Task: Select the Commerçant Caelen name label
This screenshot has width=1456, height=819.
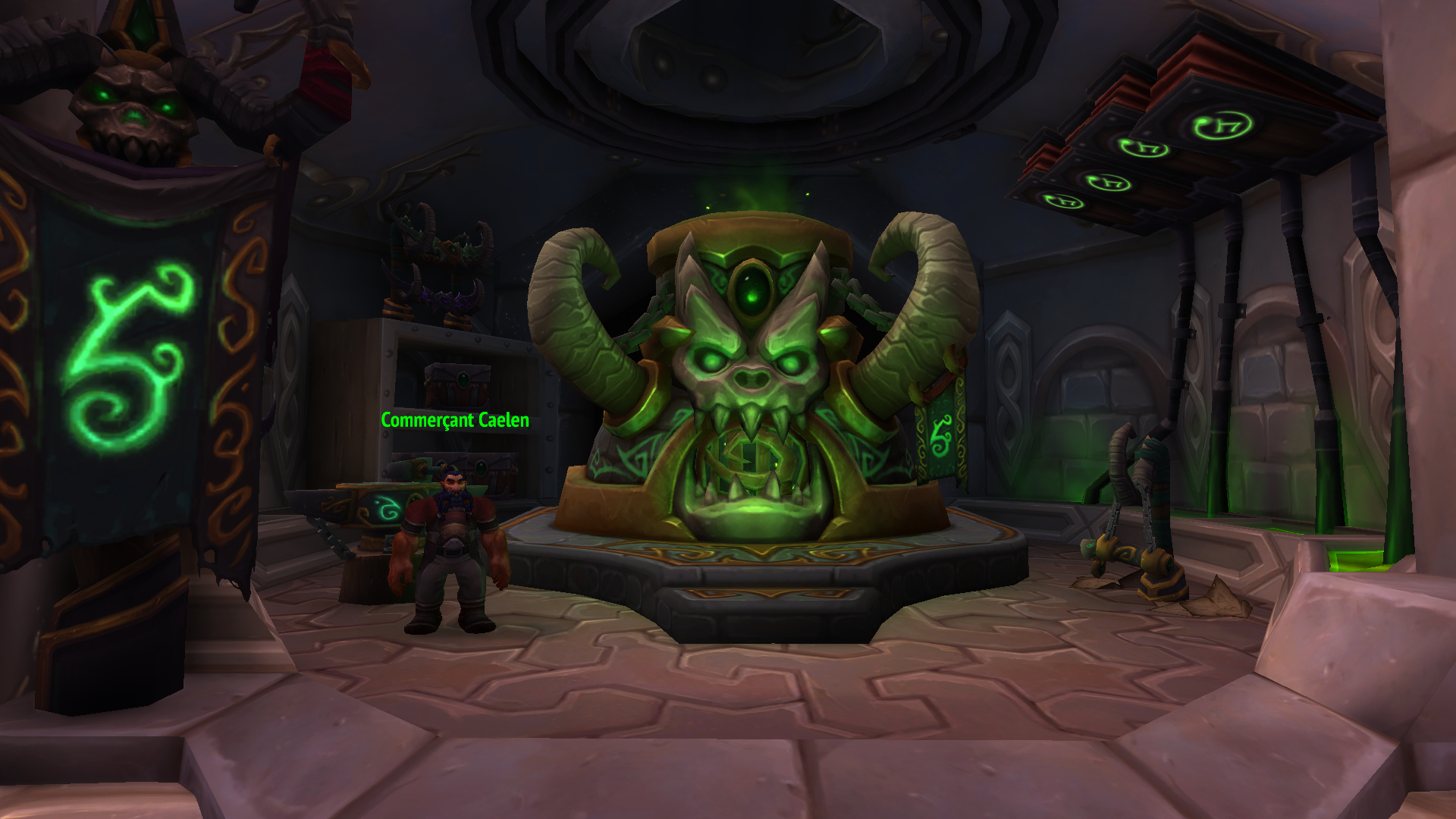Action: click(x=455, y=420)
